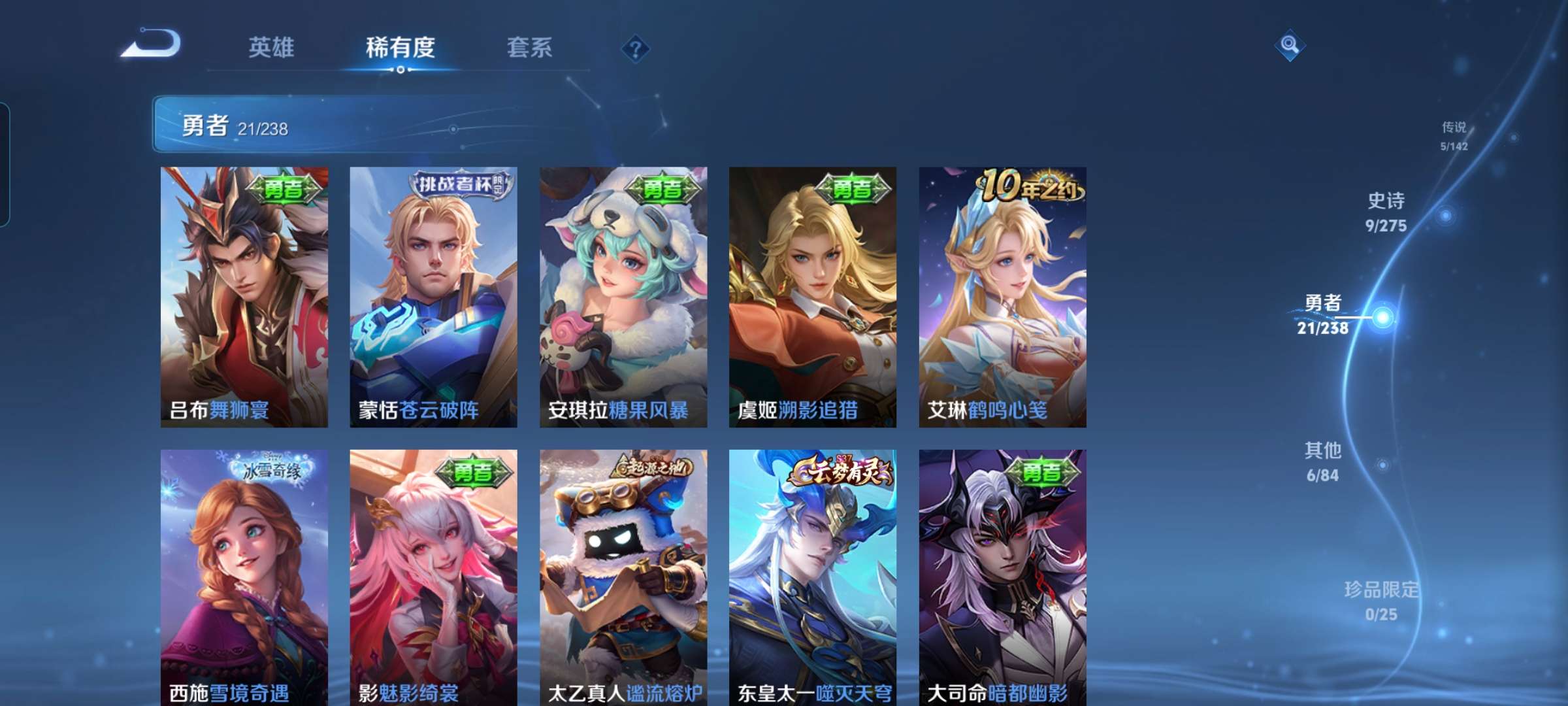Switch to the 英雄 tab

272,47
